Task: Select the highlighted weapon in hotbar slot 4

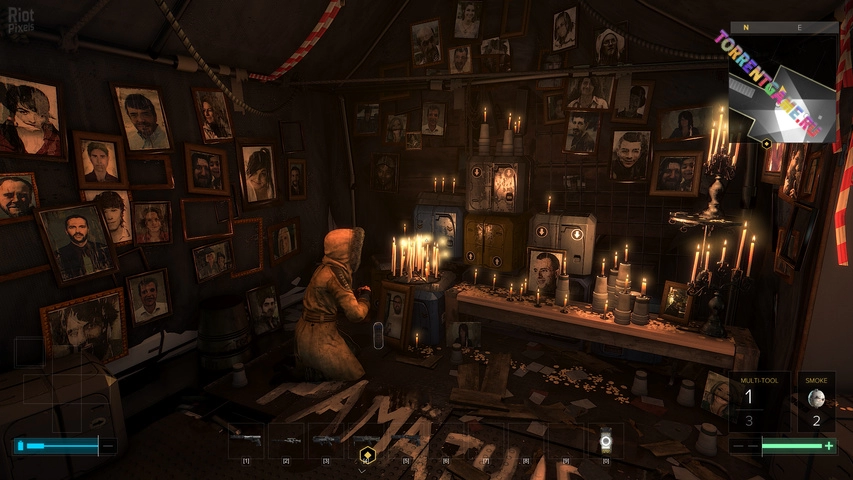Action: (x=366, y=440)
